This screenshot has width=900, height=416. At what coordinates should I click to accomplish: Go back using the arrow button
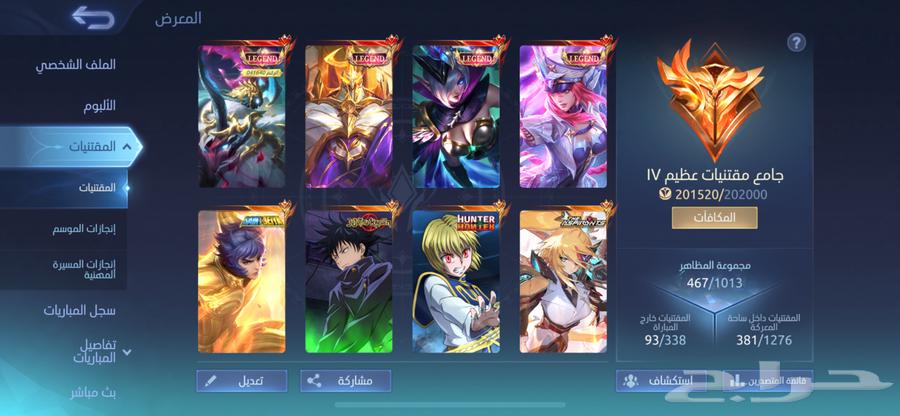pyautogui.click(x=93, y=18)
